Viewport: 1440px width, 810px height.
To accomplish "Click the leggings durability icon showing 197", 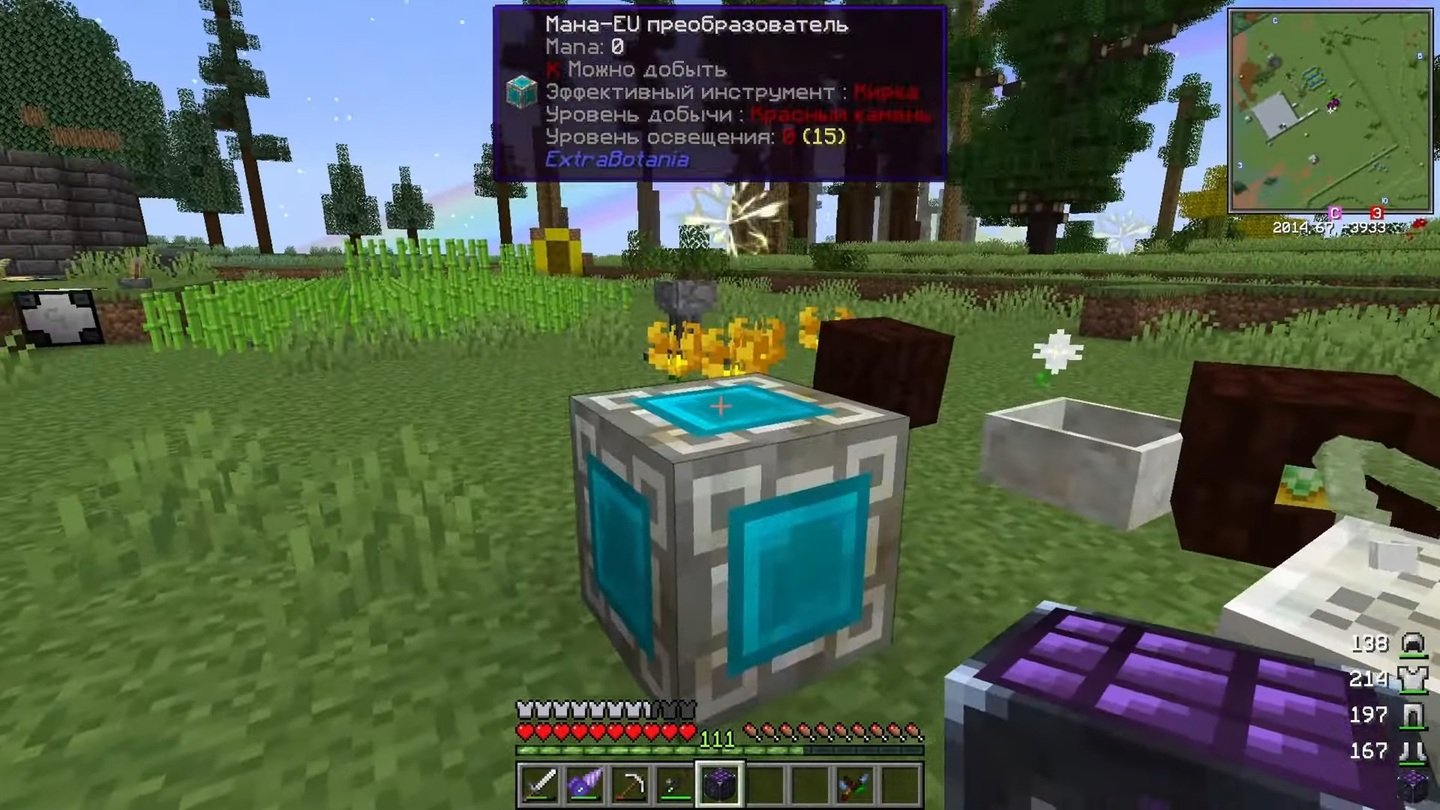I will click(x=1412, y=714).
